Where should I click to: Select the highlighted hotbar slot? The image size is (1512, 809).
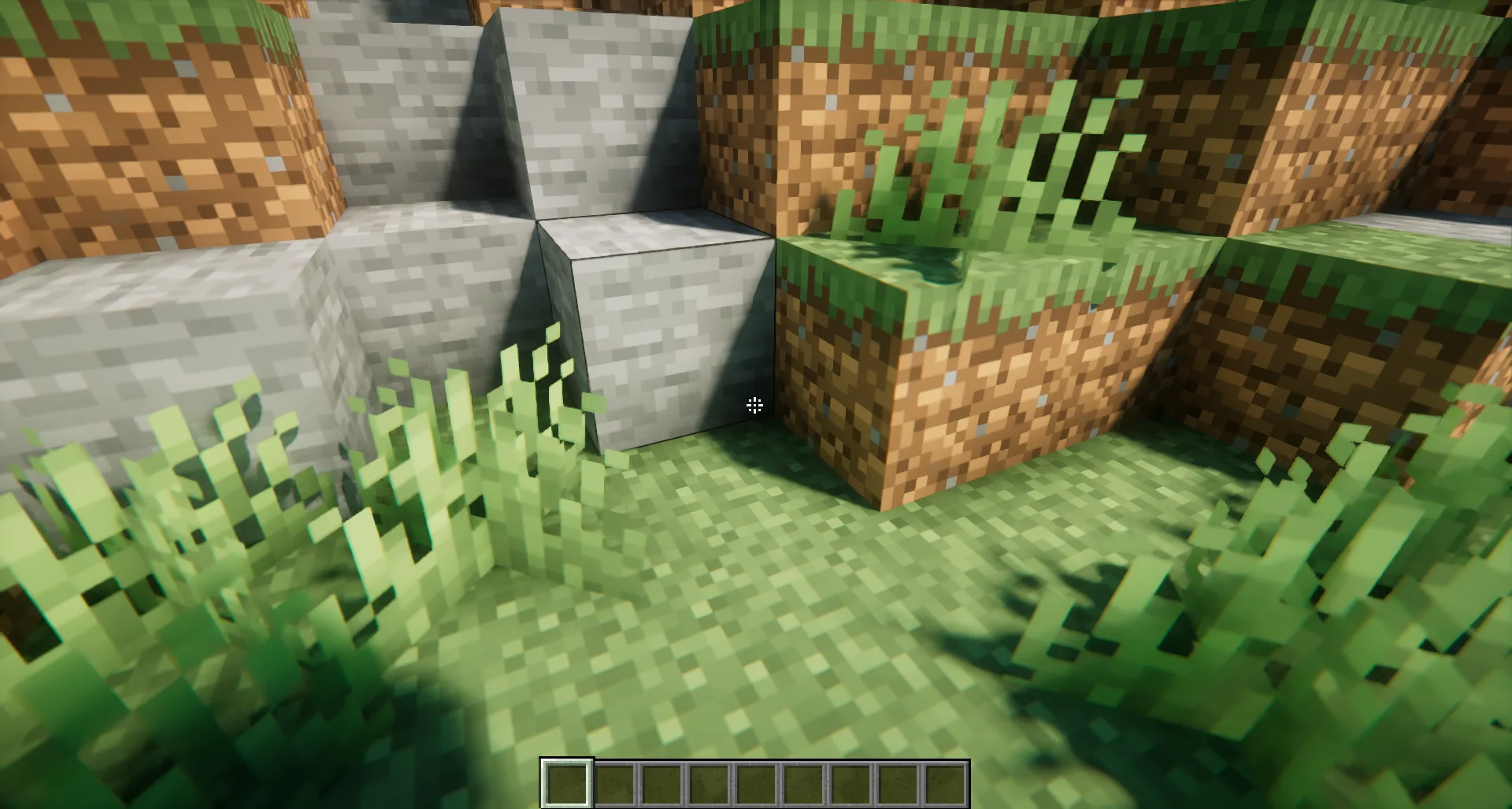click(566, 784)
